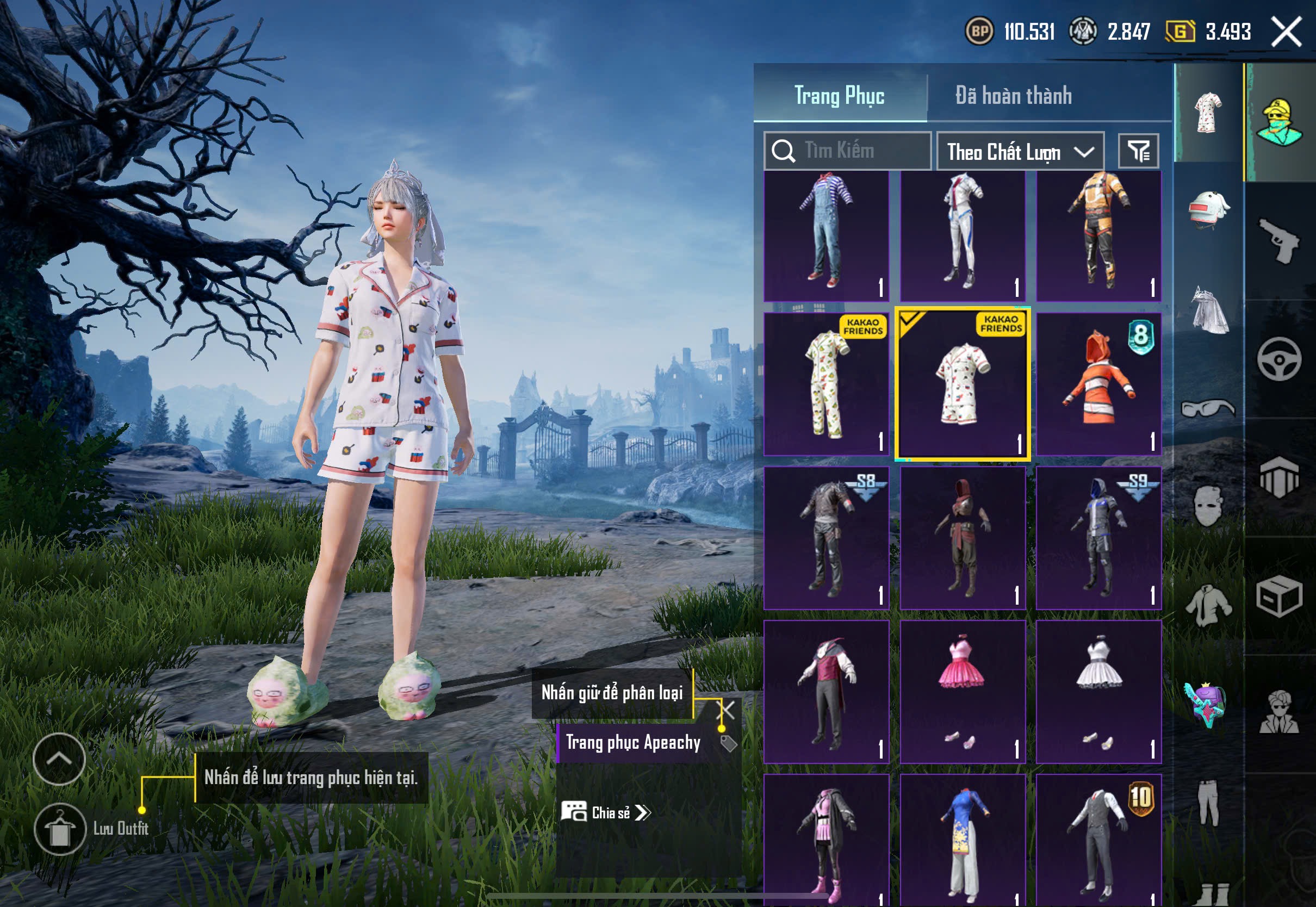Open the pistol weapon skins category
Screen dimensions: 1316x907
tap(1280, 240)
